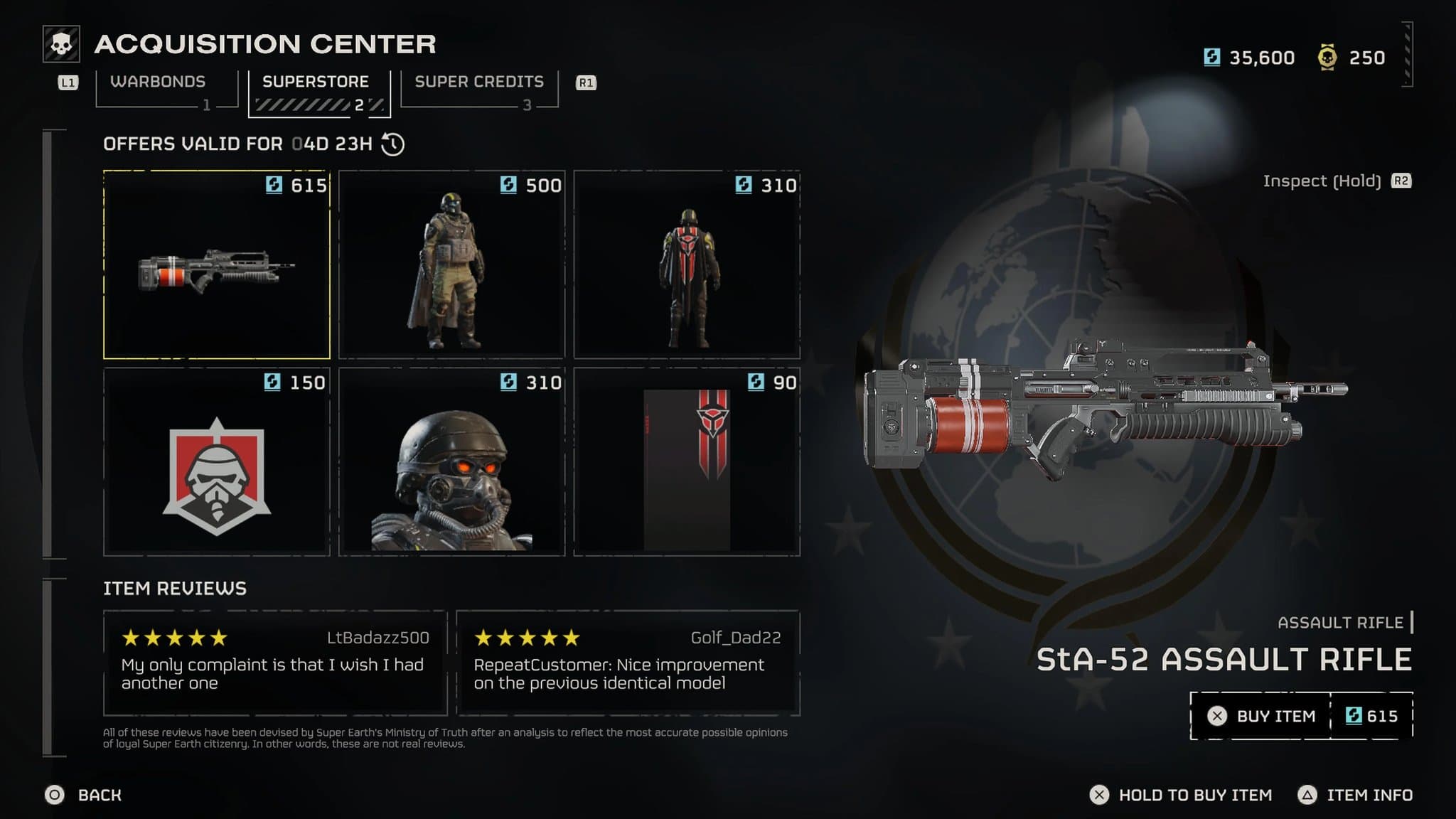Open LtBadazz500's five-star review
This screenshot has width=1456, height=819.
[x=275, y=663]
